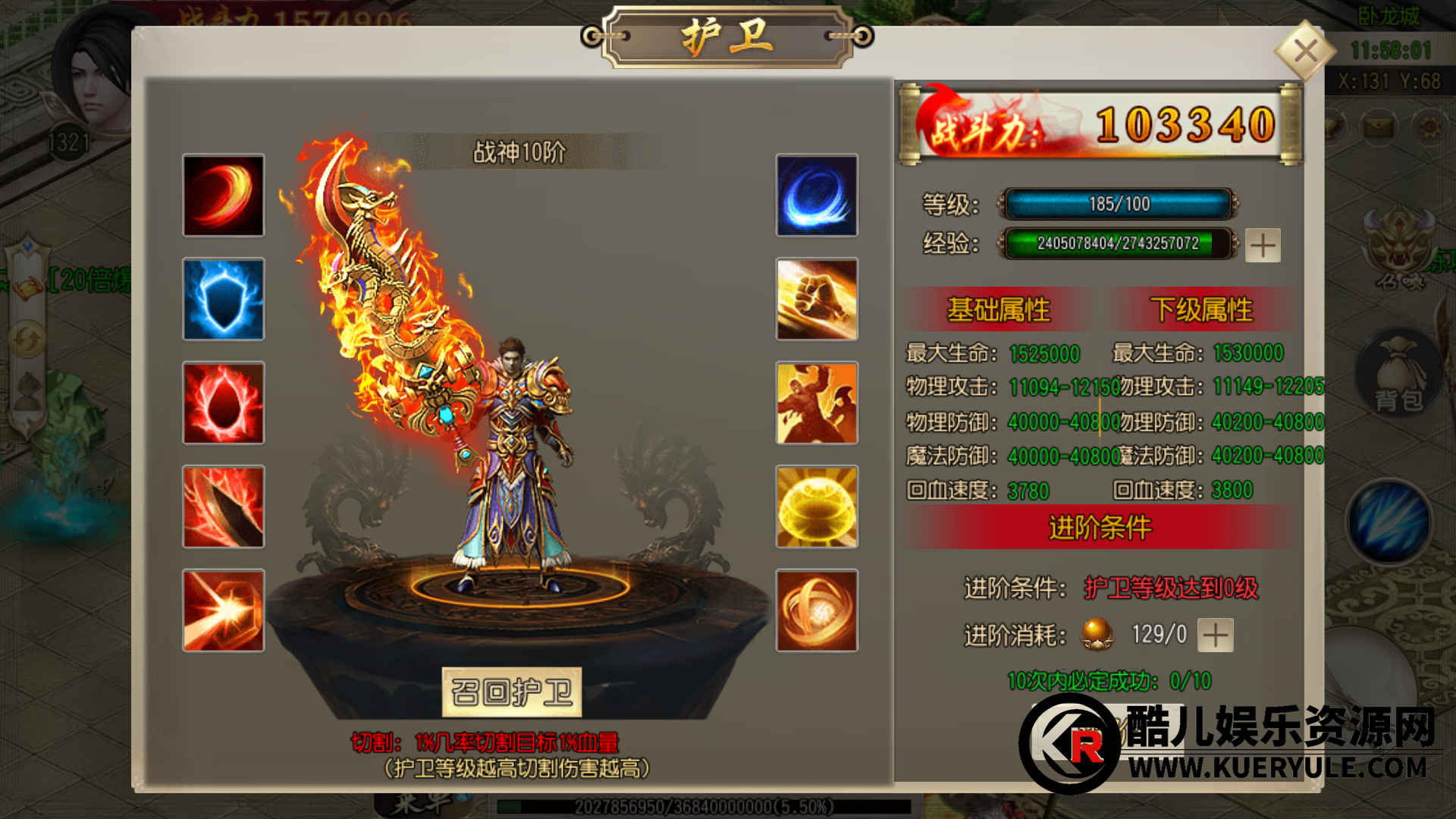Click the 召回护卫 recall guard button
1456x819 pixels.
pos(512,692)
